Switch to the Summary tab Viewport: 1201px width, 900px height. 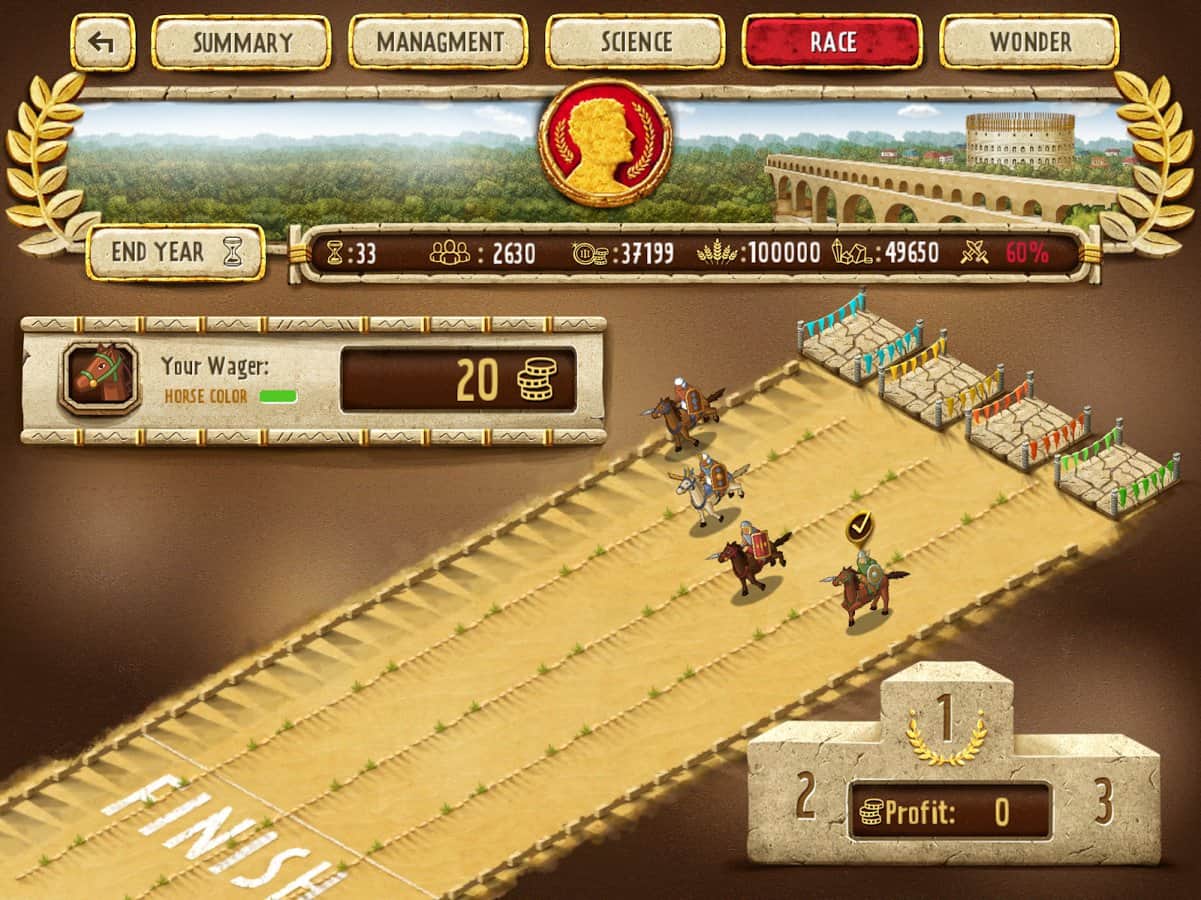[241, 42]
